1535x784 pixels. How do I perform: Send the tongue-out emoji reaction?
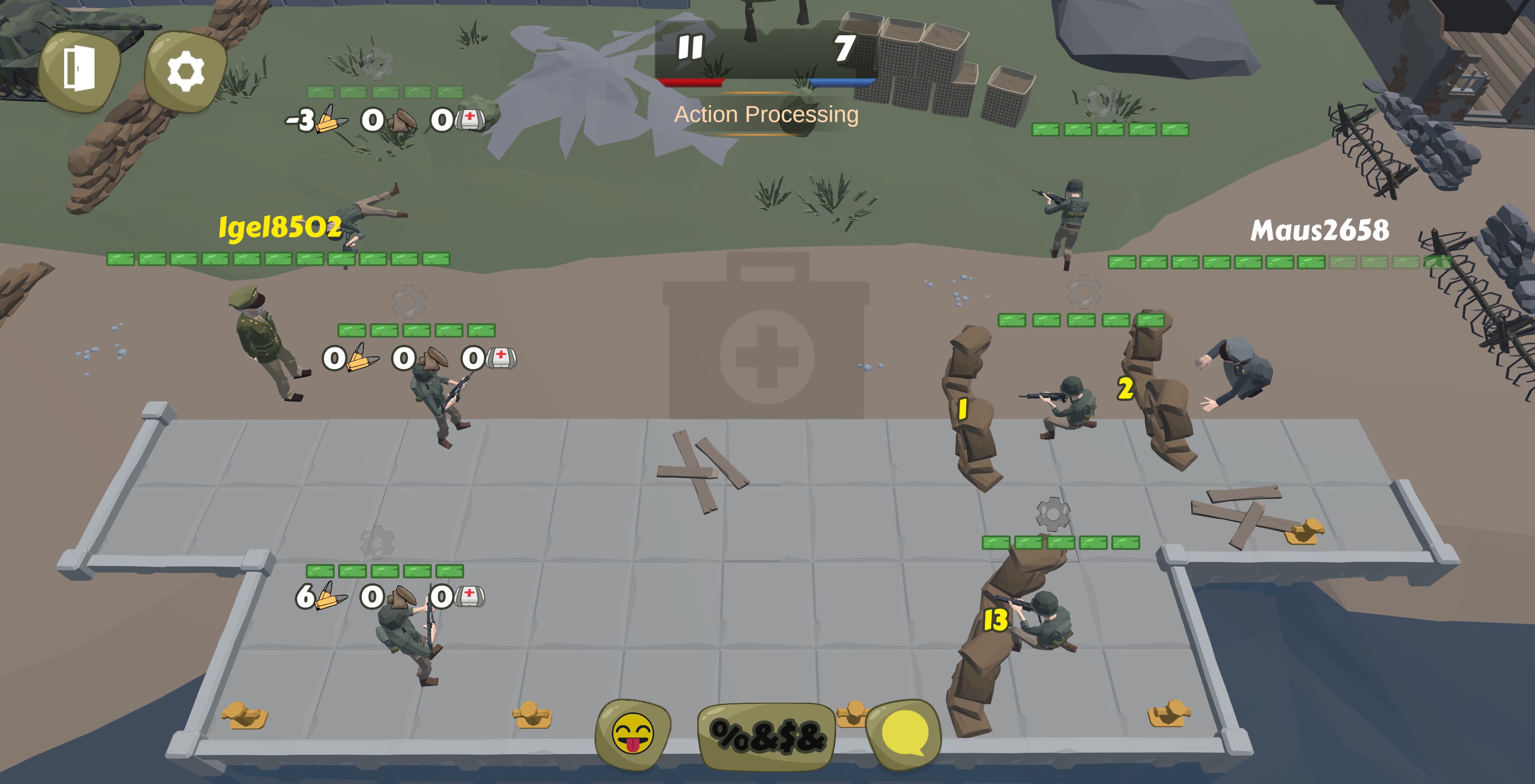click(x=633, y=734)
